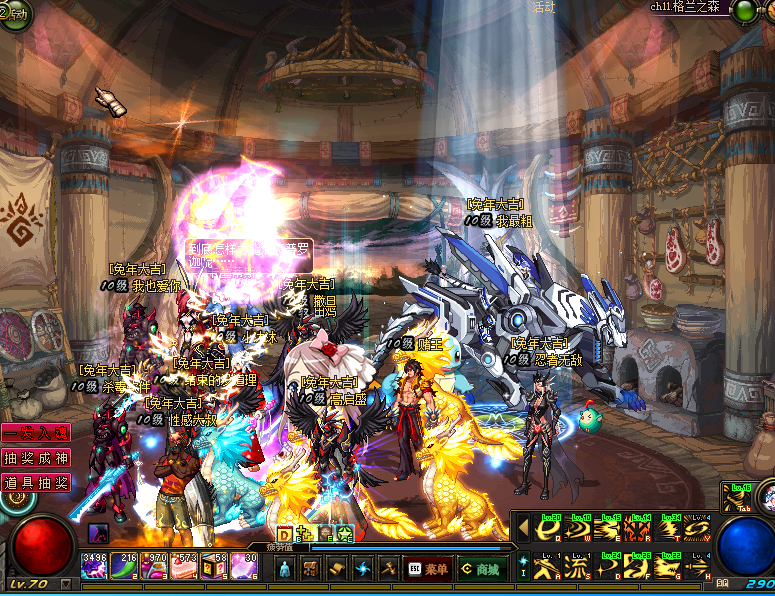The height and width of the screenshot is (596, 775).
Task: Open the blue character info icon
Action: point(284,568)
